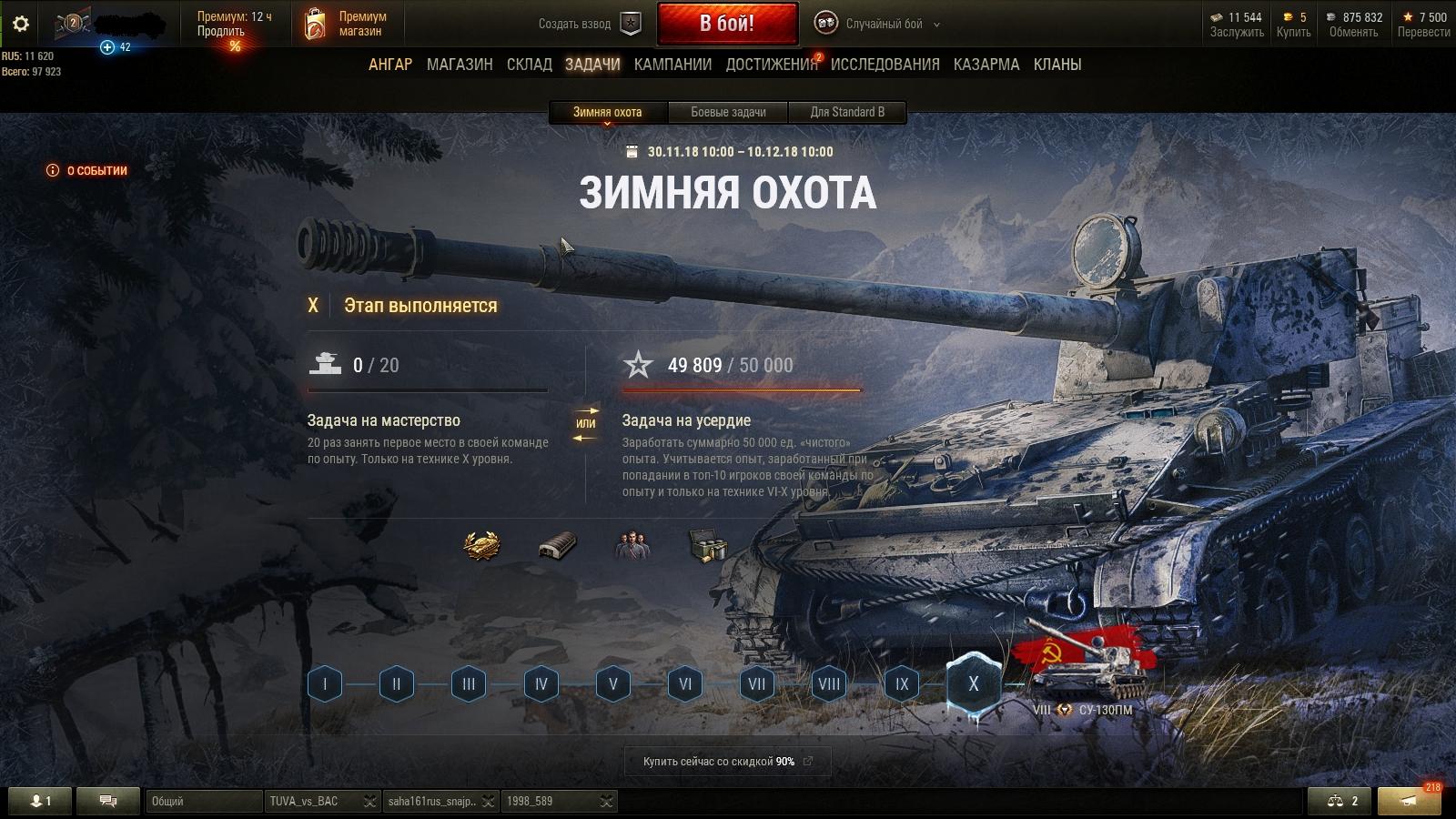The width and height of the screenshot is (1456, 819).
Task: Select stage X on progress chain
Action: click(x=974, y=683)
